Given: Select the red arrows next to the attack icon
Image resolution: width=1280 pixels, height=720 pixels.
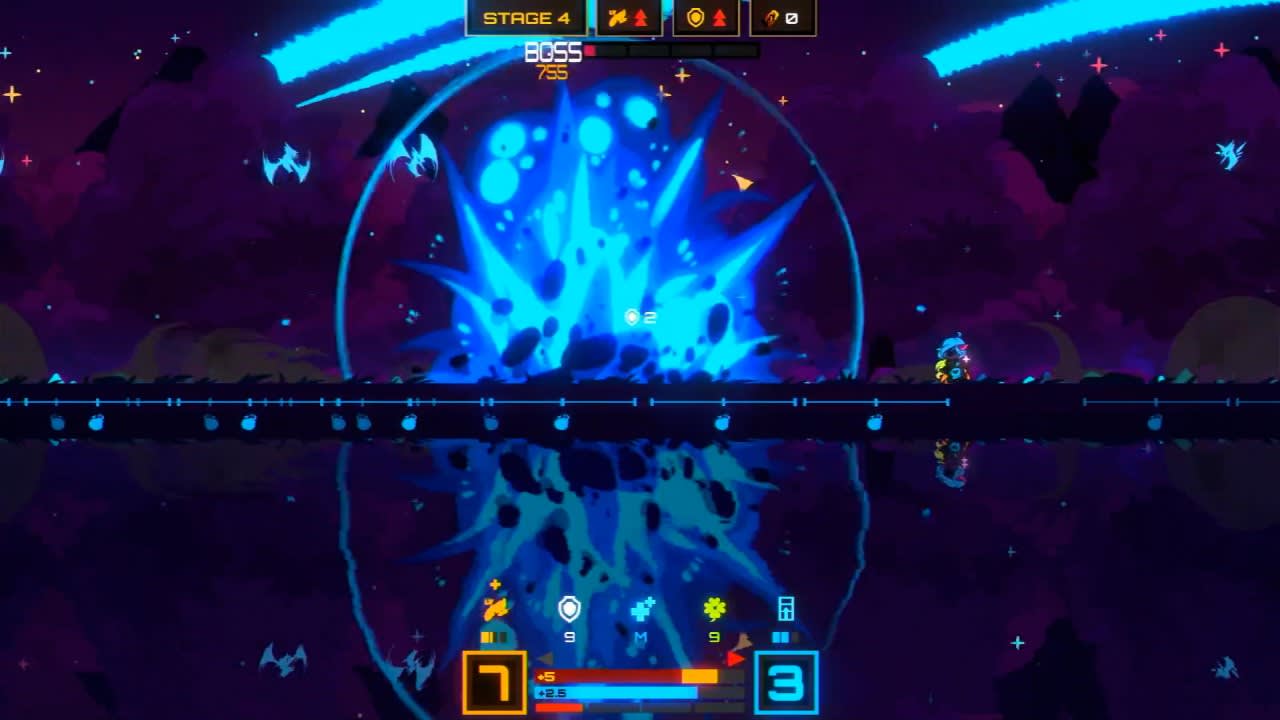Looking at the screenshot, I should pos(642,18).
